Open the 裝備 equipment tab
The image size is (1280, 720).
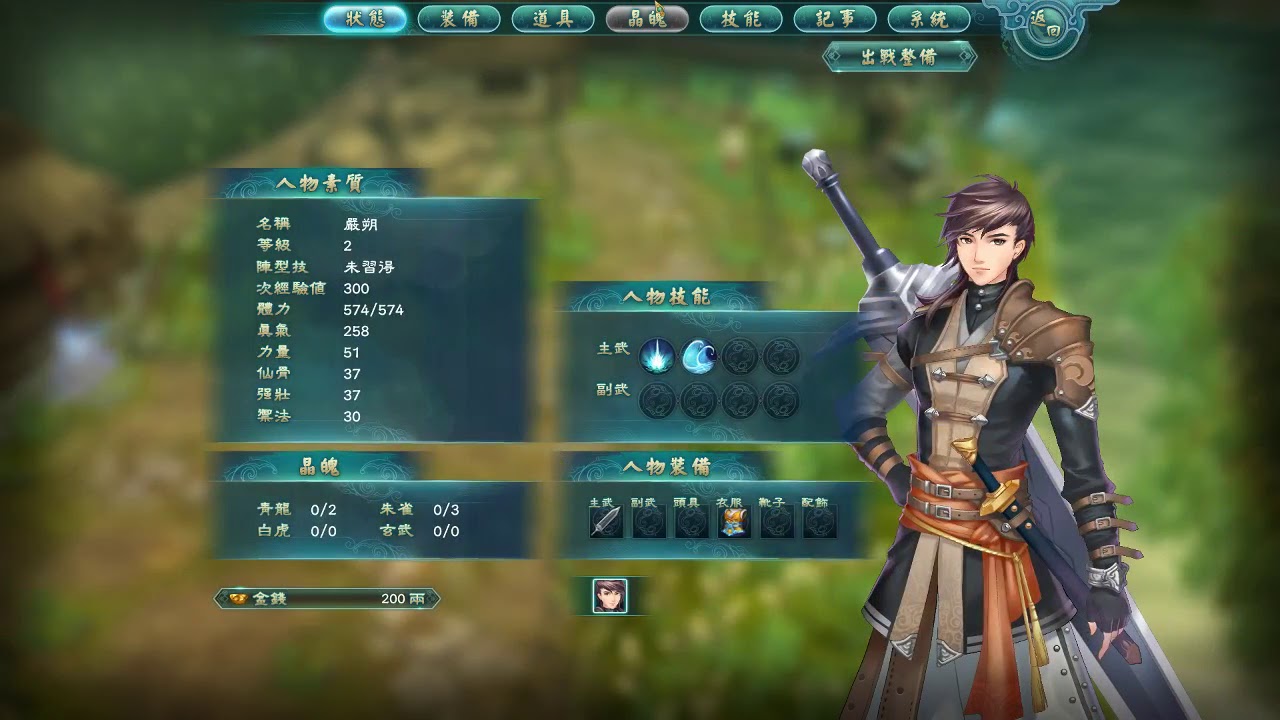click(459, 19)
